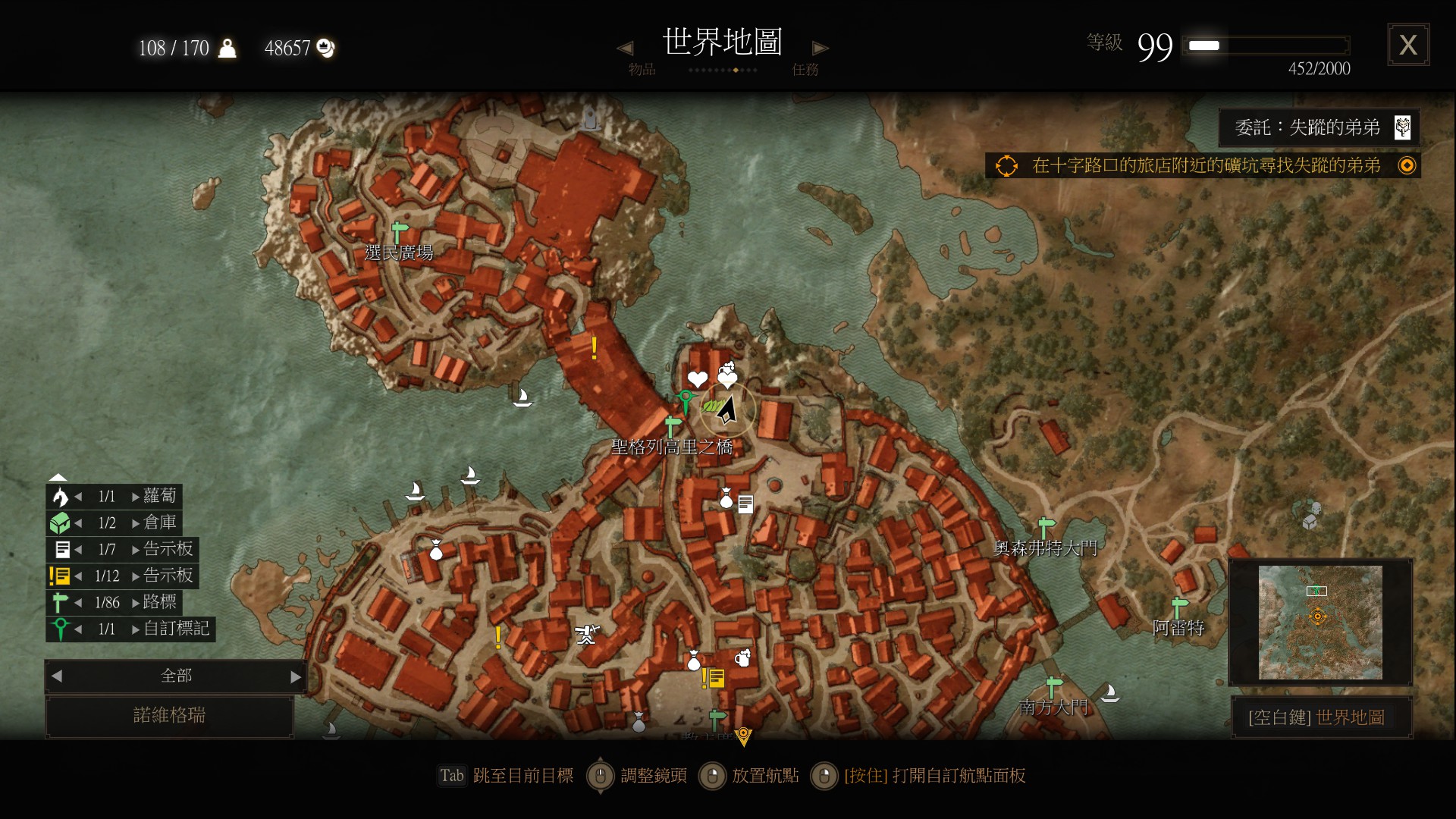Screen dimensions: 1456x819
Task: Collapse the legend list with the up arrow
Action: 58,478
